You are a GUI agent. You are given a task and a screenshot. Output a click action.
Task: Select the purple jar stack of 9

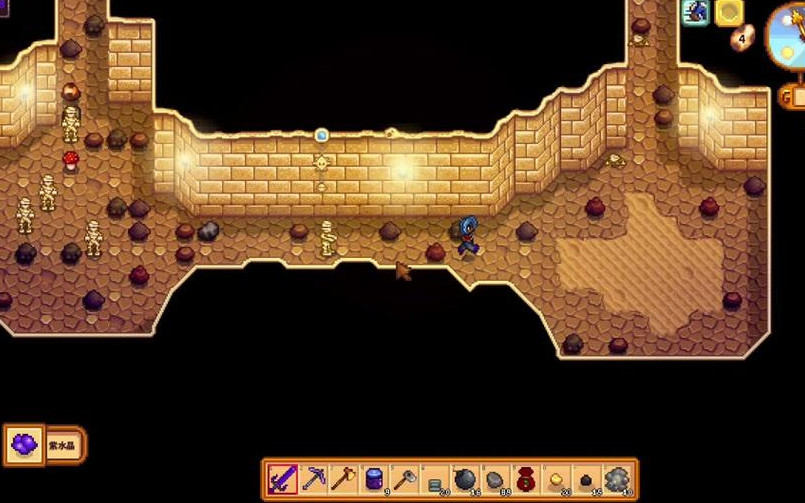pos(374,479)
